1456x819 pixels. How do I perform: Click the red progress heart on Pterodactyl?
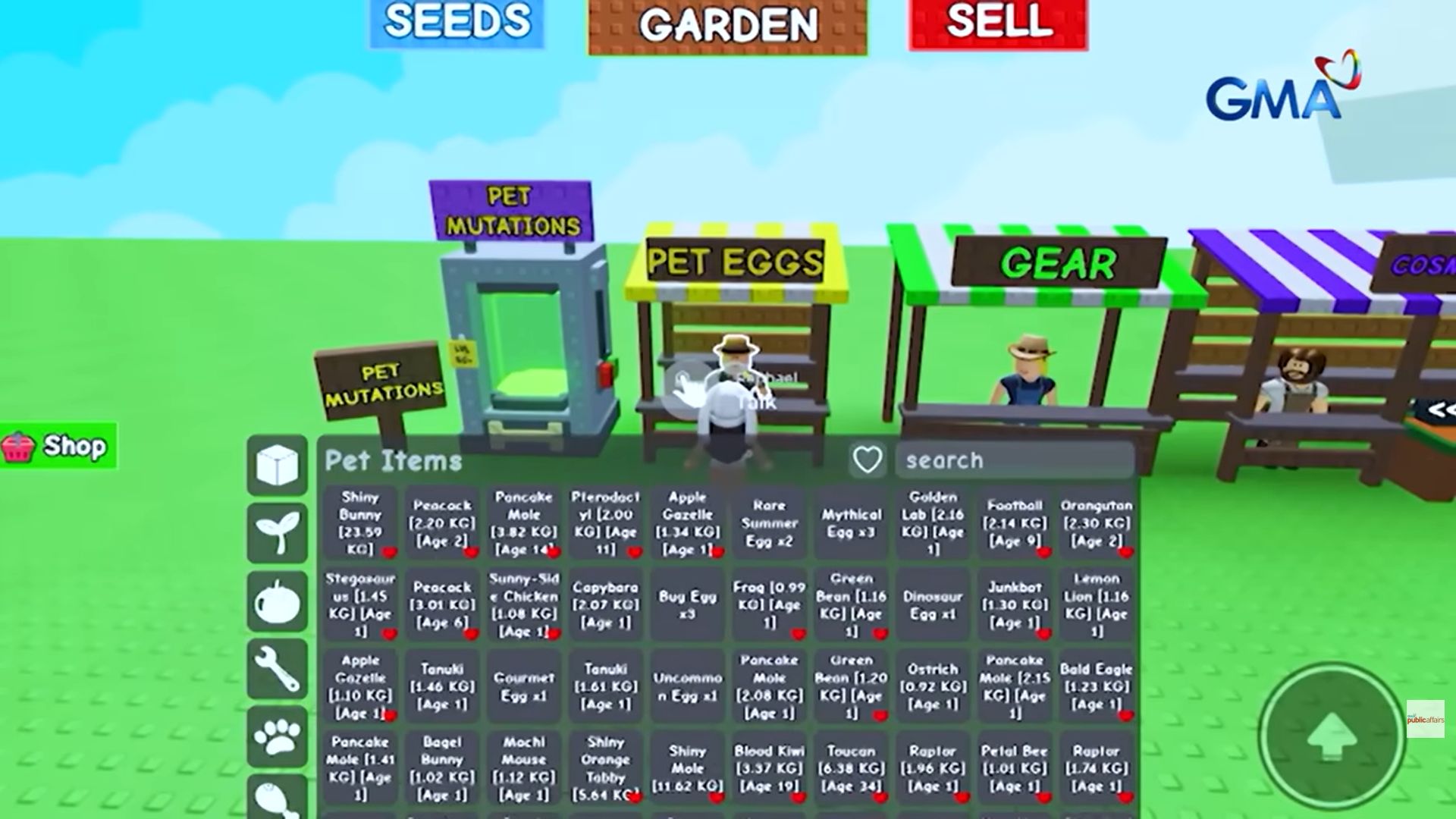point(634,552)
